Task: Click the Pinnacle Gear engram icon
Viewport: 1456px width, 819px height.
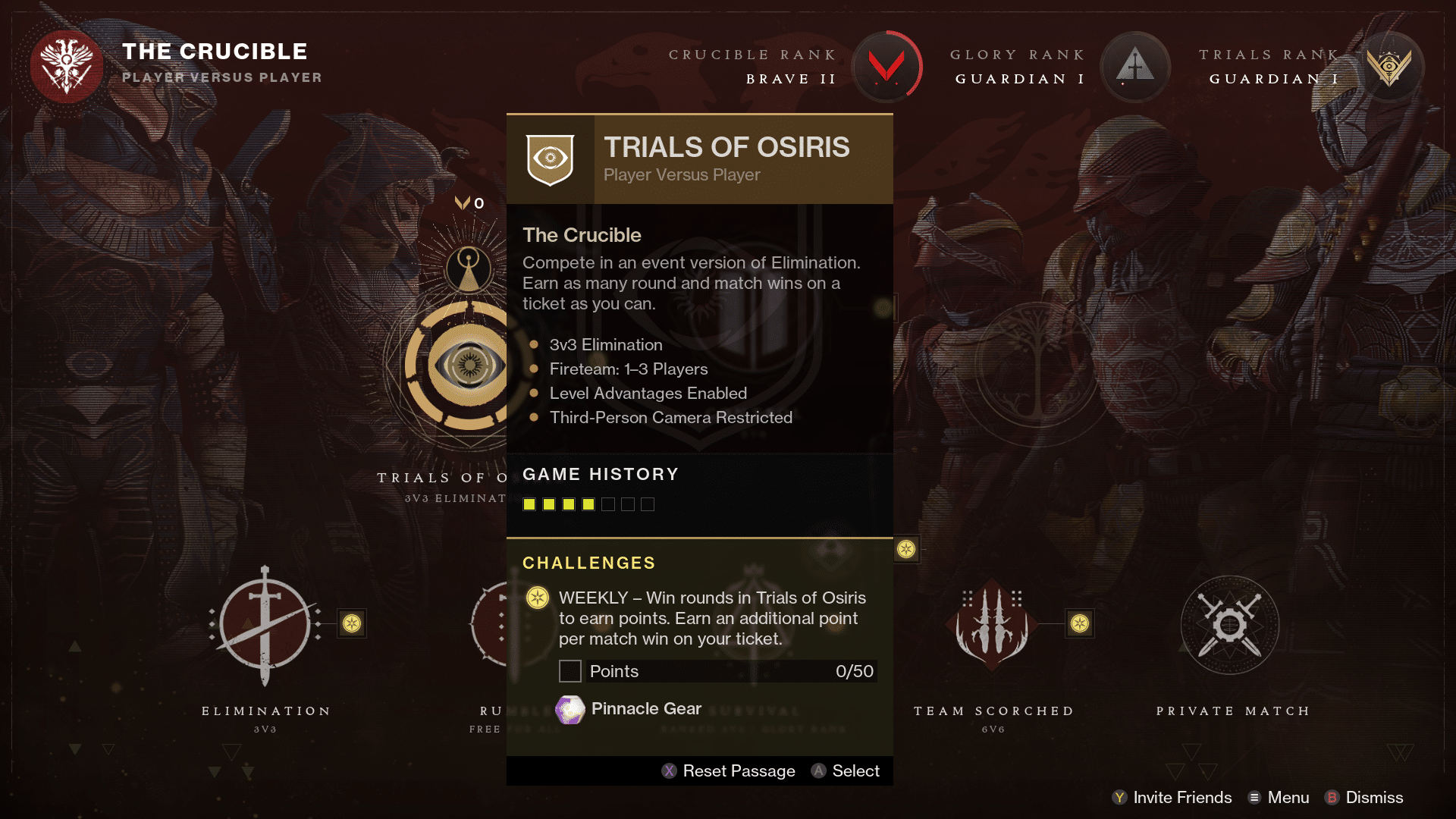Action: (570, 709)
